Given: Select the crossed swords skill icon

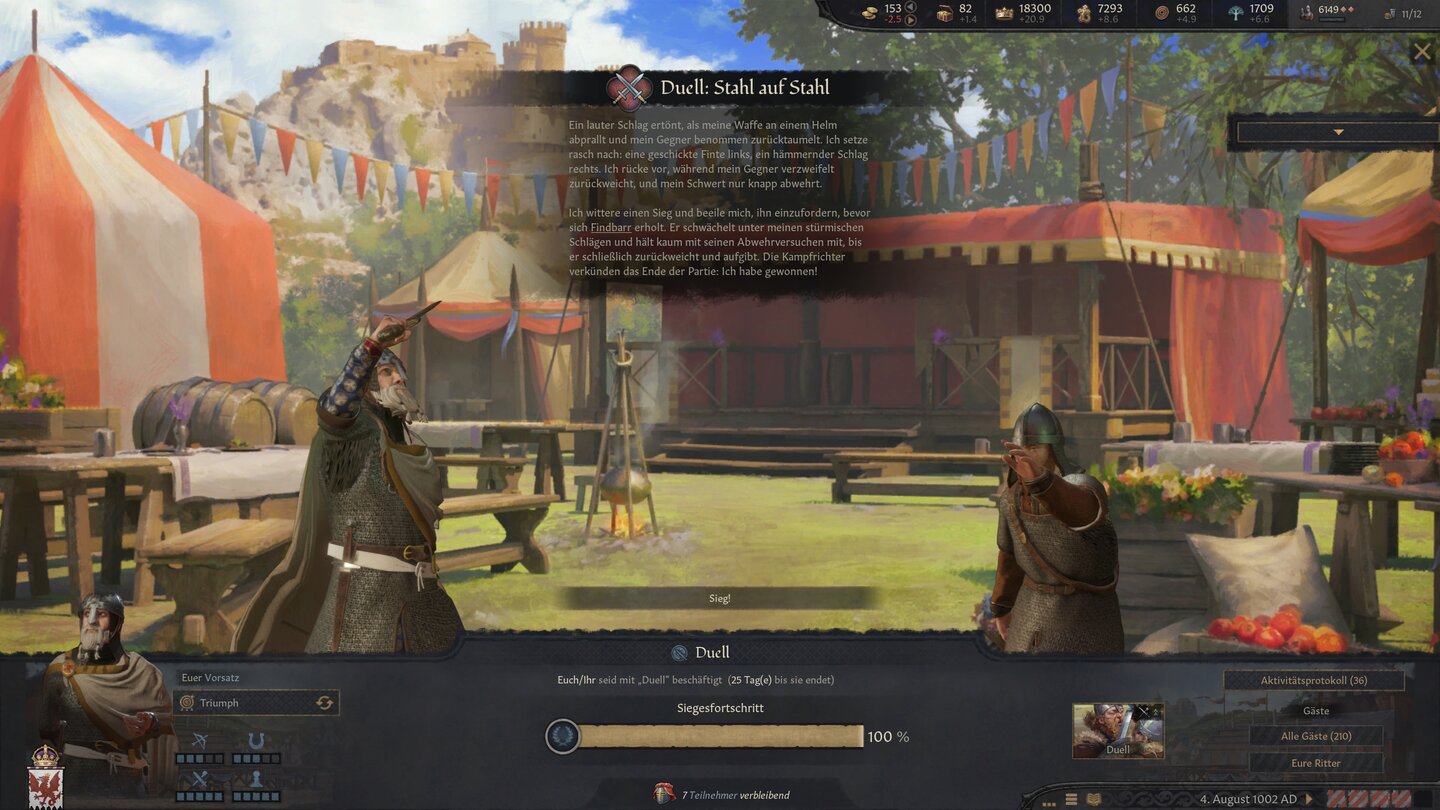Looking at the screenshot, I should [x=198, y=778].
